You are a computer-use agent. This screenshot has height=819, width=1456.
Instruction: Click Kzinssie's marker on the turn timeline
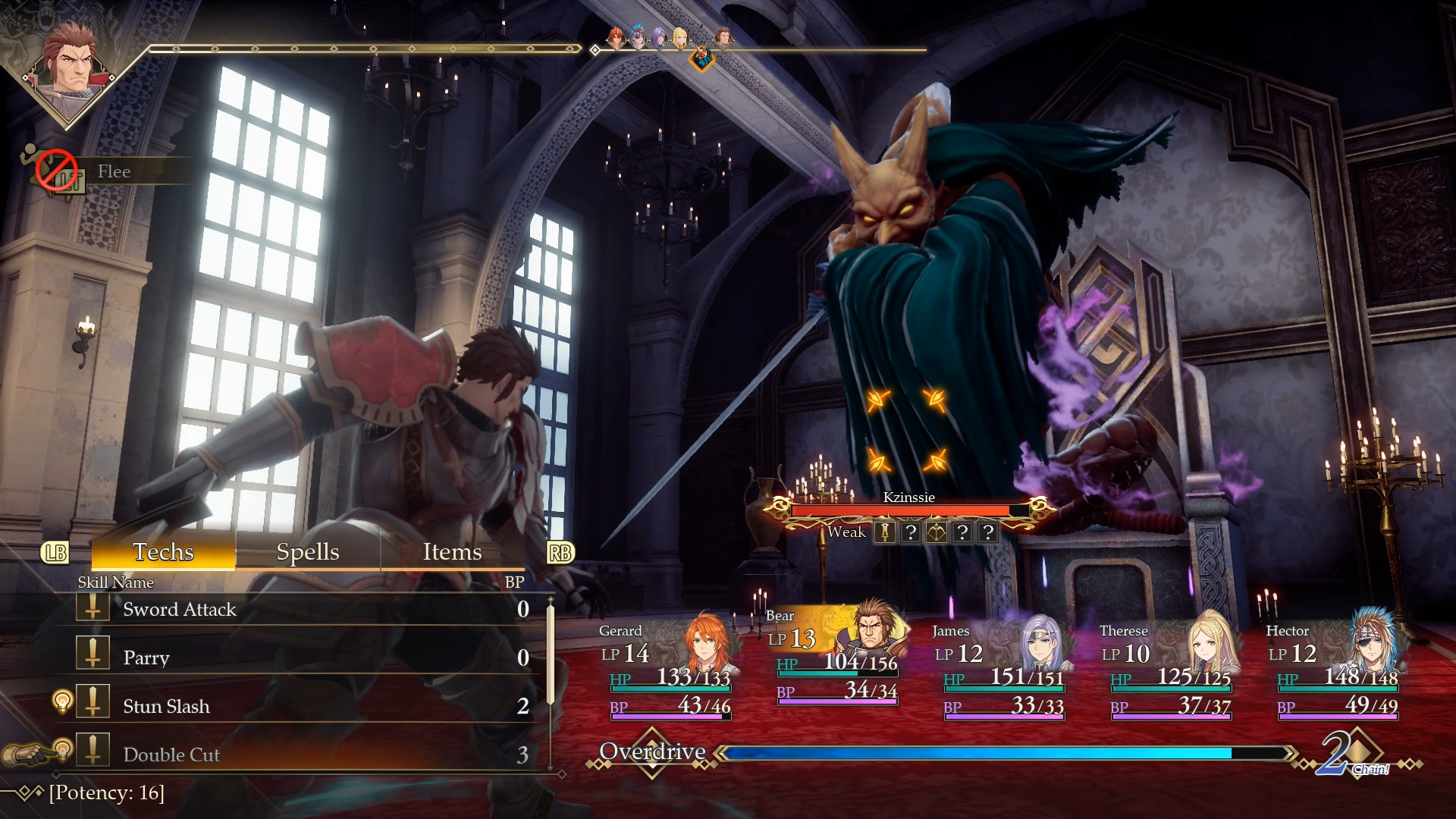point(702,56)
